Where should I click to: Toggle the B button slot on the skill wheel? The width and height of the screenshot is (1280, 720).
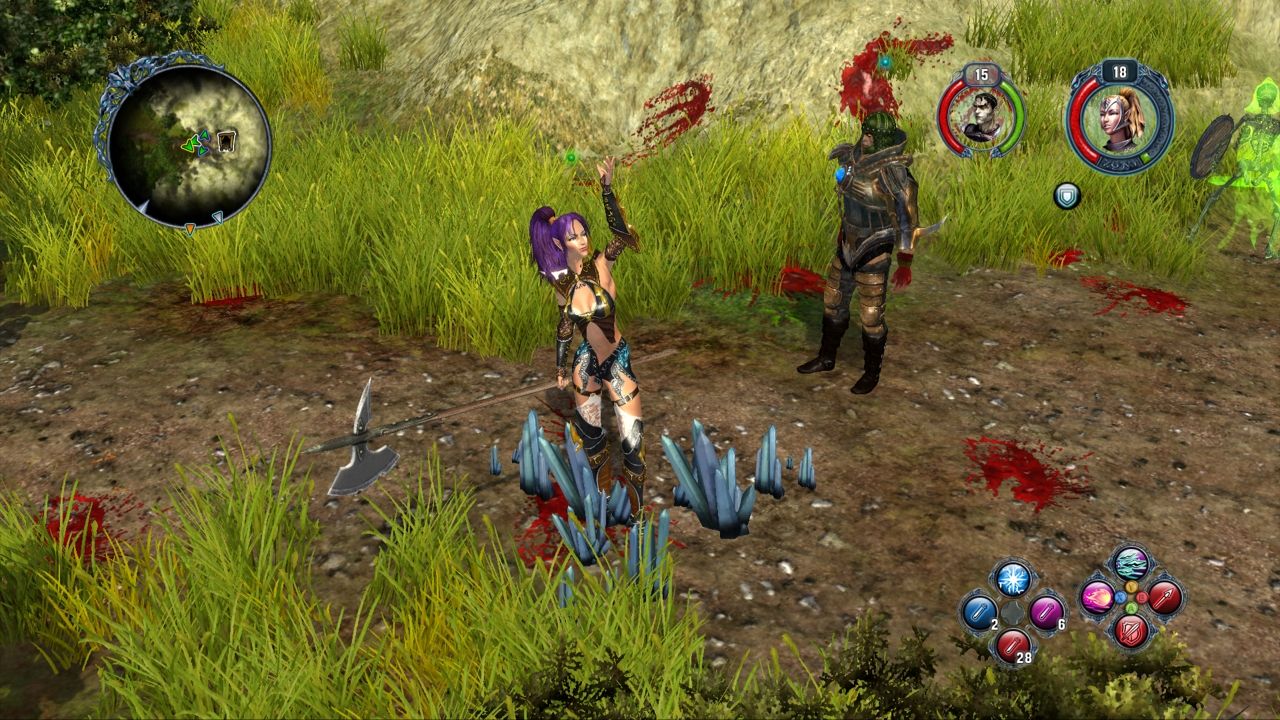pyautogui.click(x=1140, y=597)
